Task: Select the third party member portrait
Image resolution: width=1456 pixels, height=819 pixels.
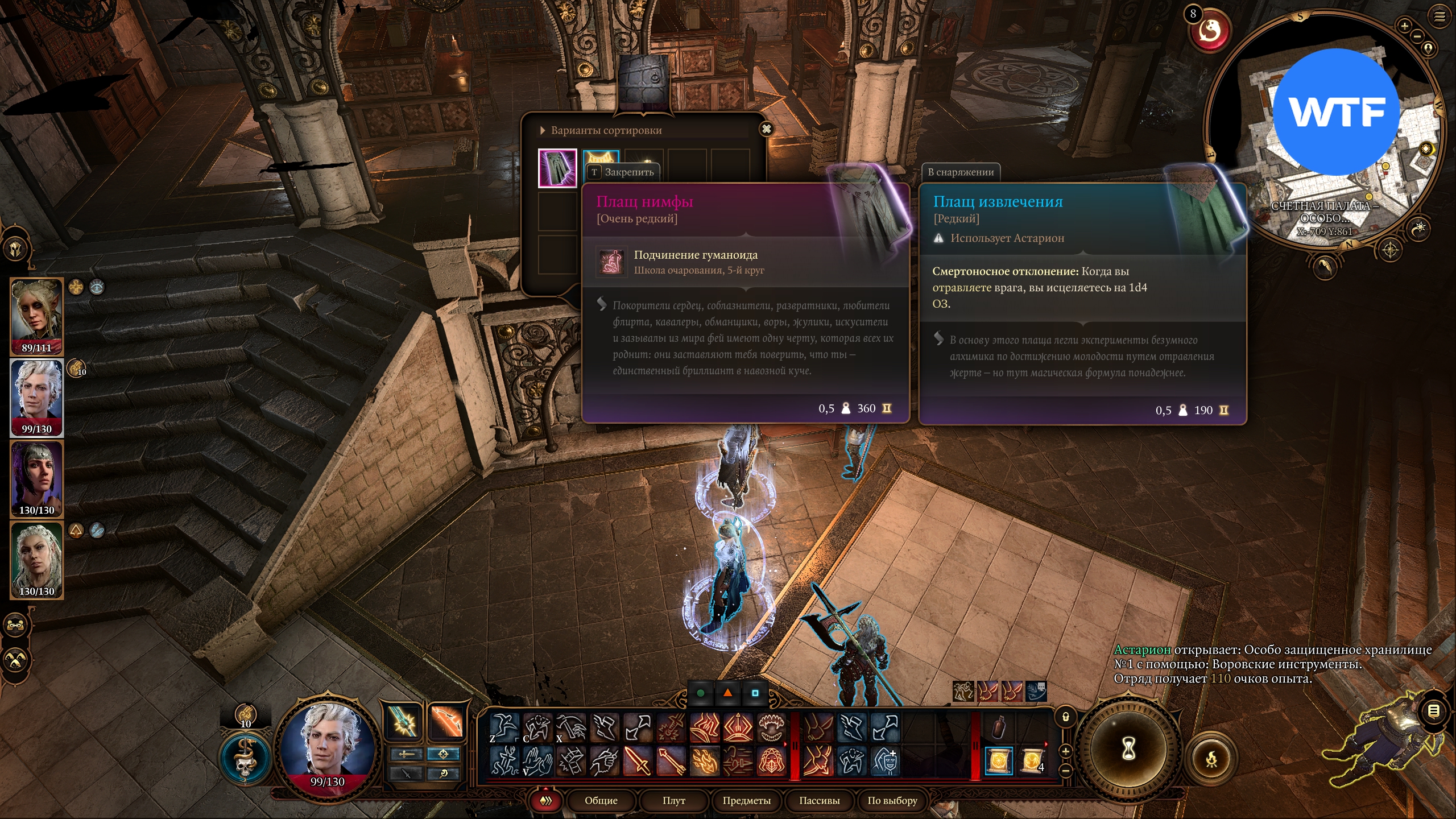Action: [37, 478]
